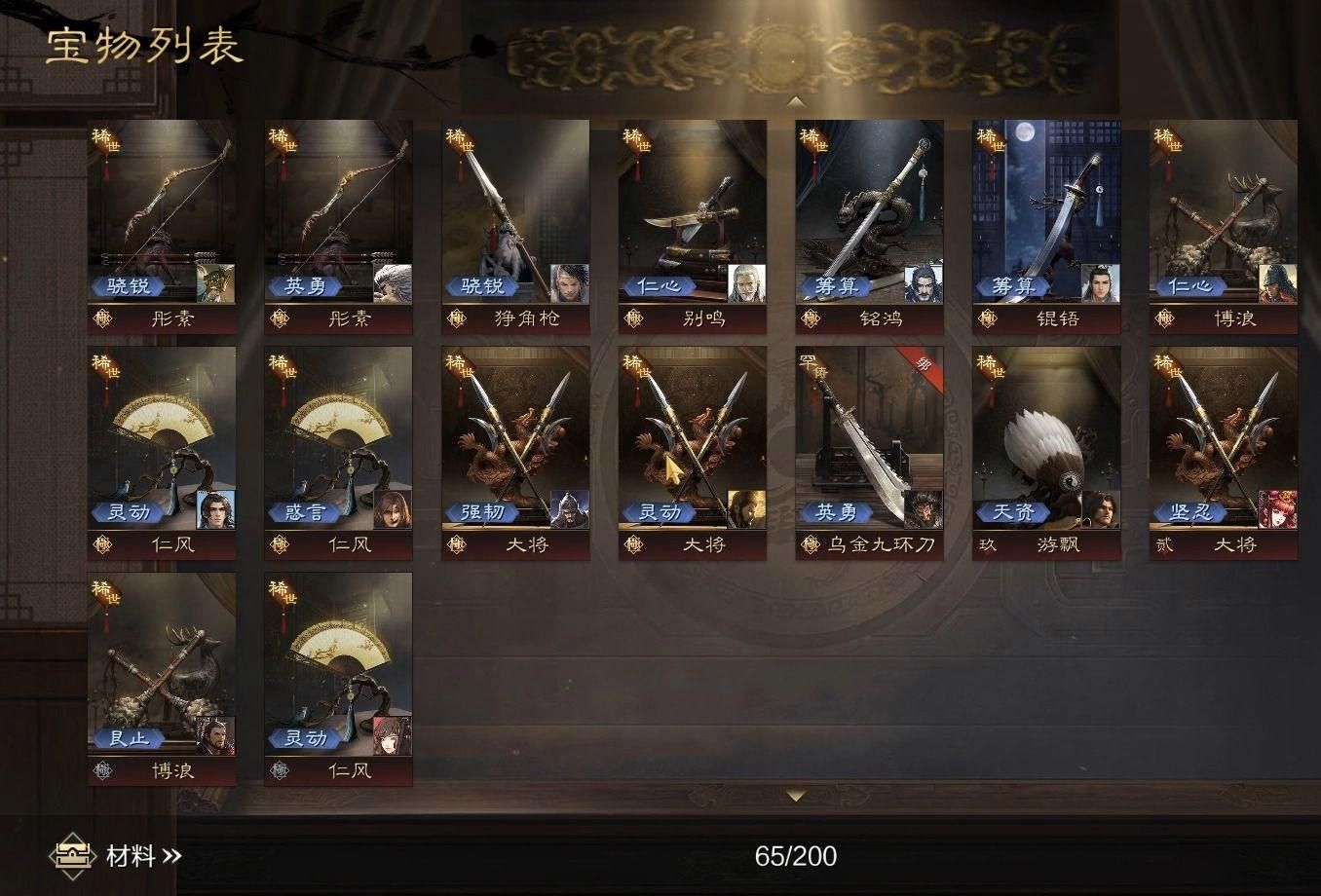Expand the list downward using the bottom arrow
1321x896 pixels.
(796, 796)
